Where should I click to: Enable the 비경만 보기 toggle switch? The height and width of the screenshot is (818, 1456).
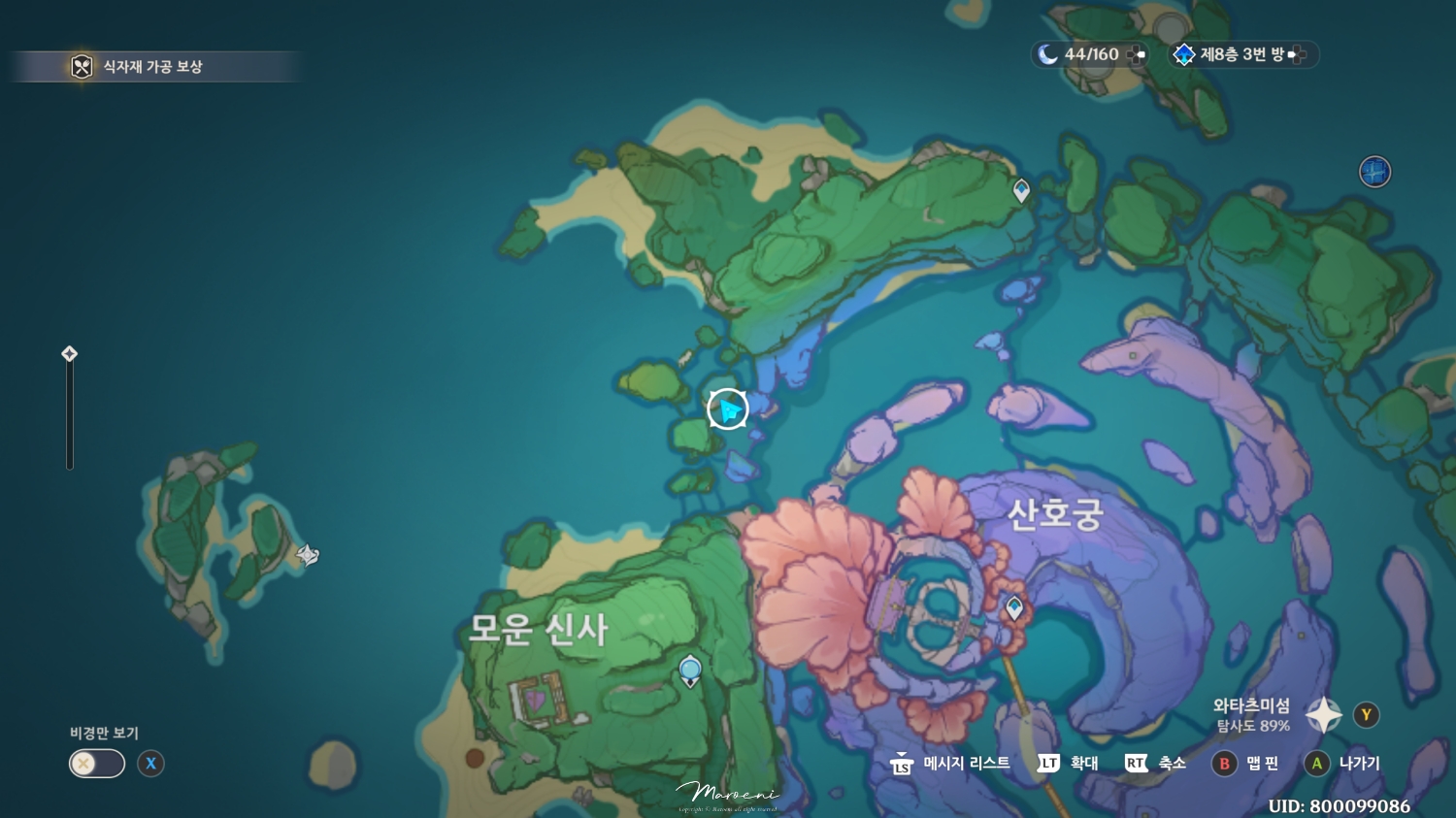pyautogui.click(x=97, y=764)
